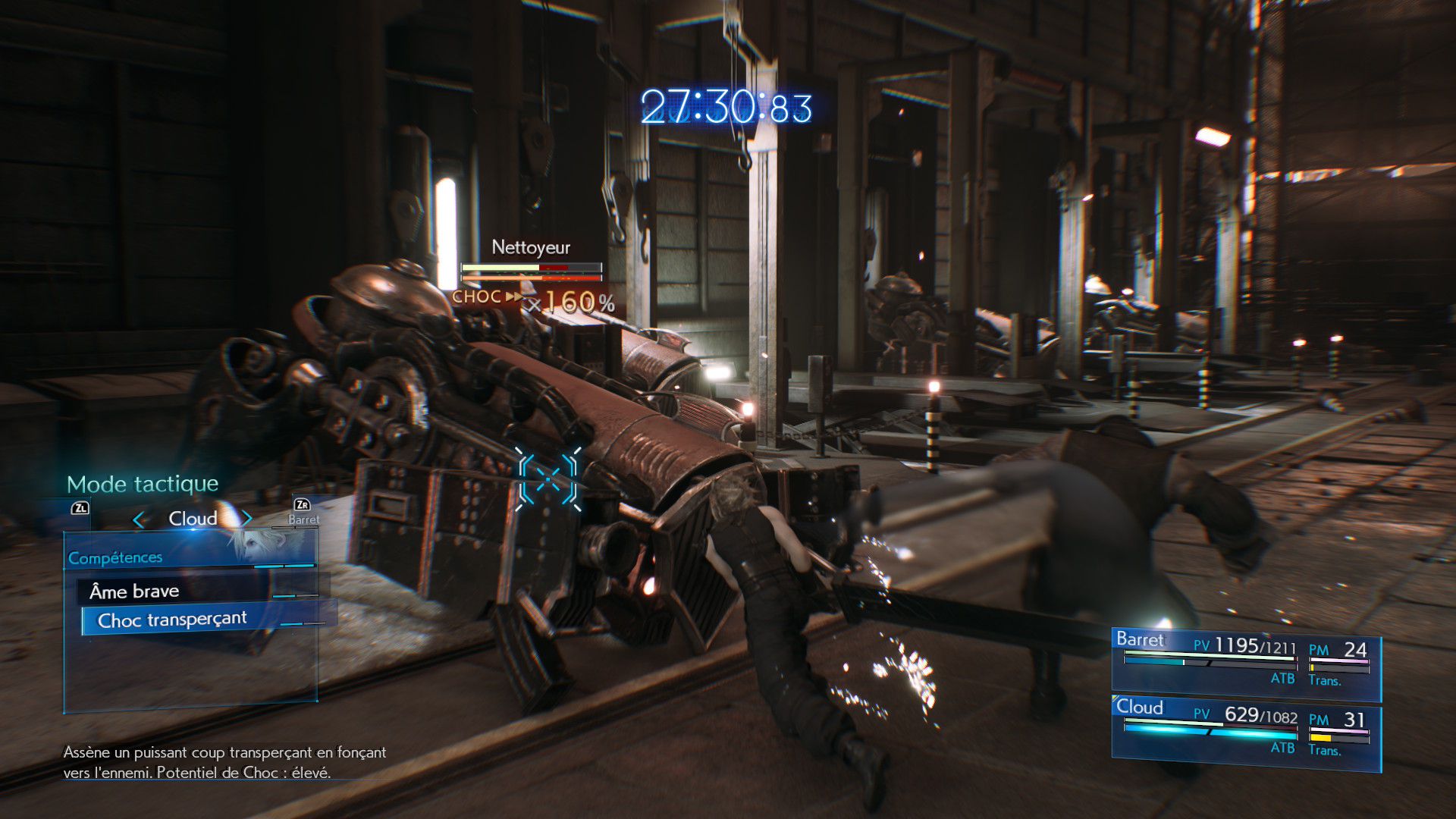Choose the Choc transperçant skill
Viewport: 1456px width, 819px height.
pyautogui.click(x=172, y=620)
